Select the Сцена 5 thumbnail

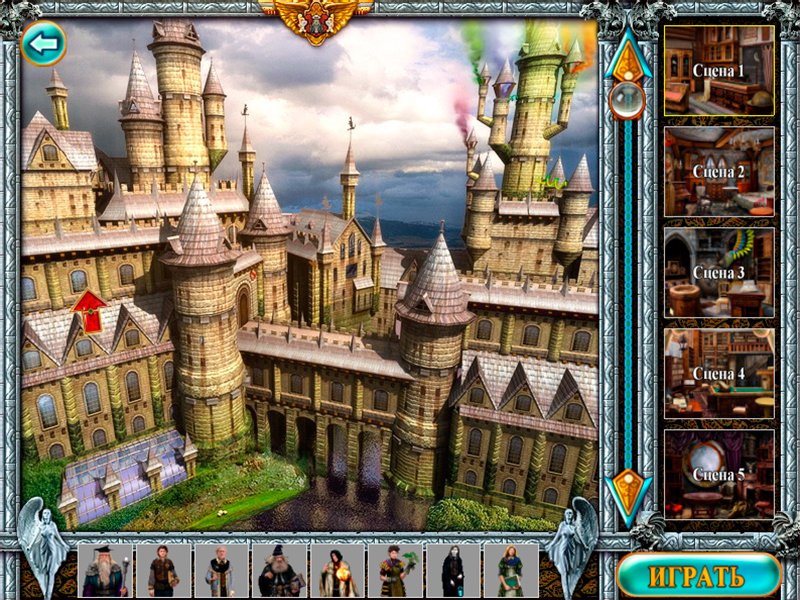coord(719,474)
